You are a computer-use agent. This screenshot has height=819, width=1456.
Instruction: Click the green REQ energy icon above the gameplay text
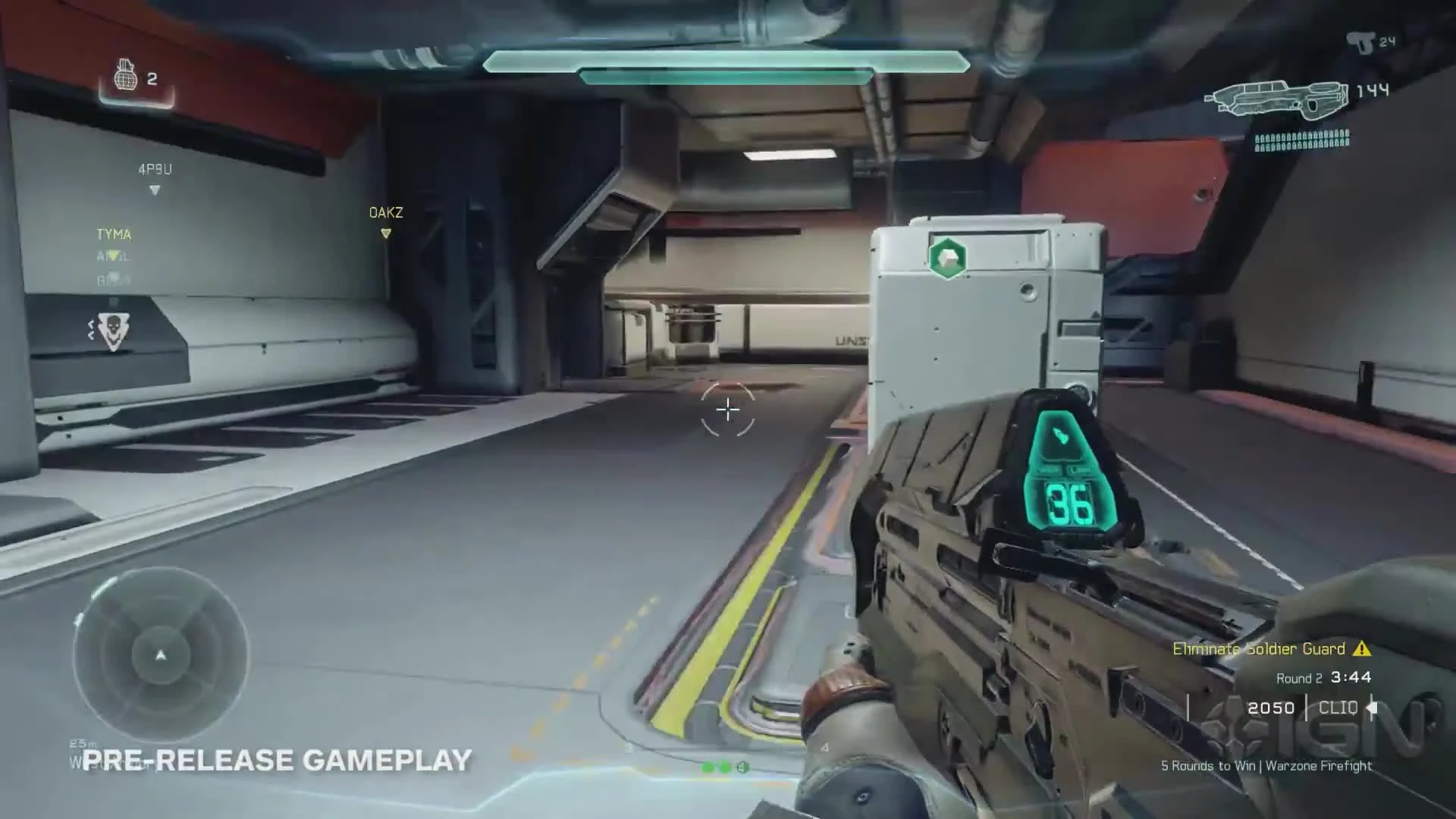point(742,767)
